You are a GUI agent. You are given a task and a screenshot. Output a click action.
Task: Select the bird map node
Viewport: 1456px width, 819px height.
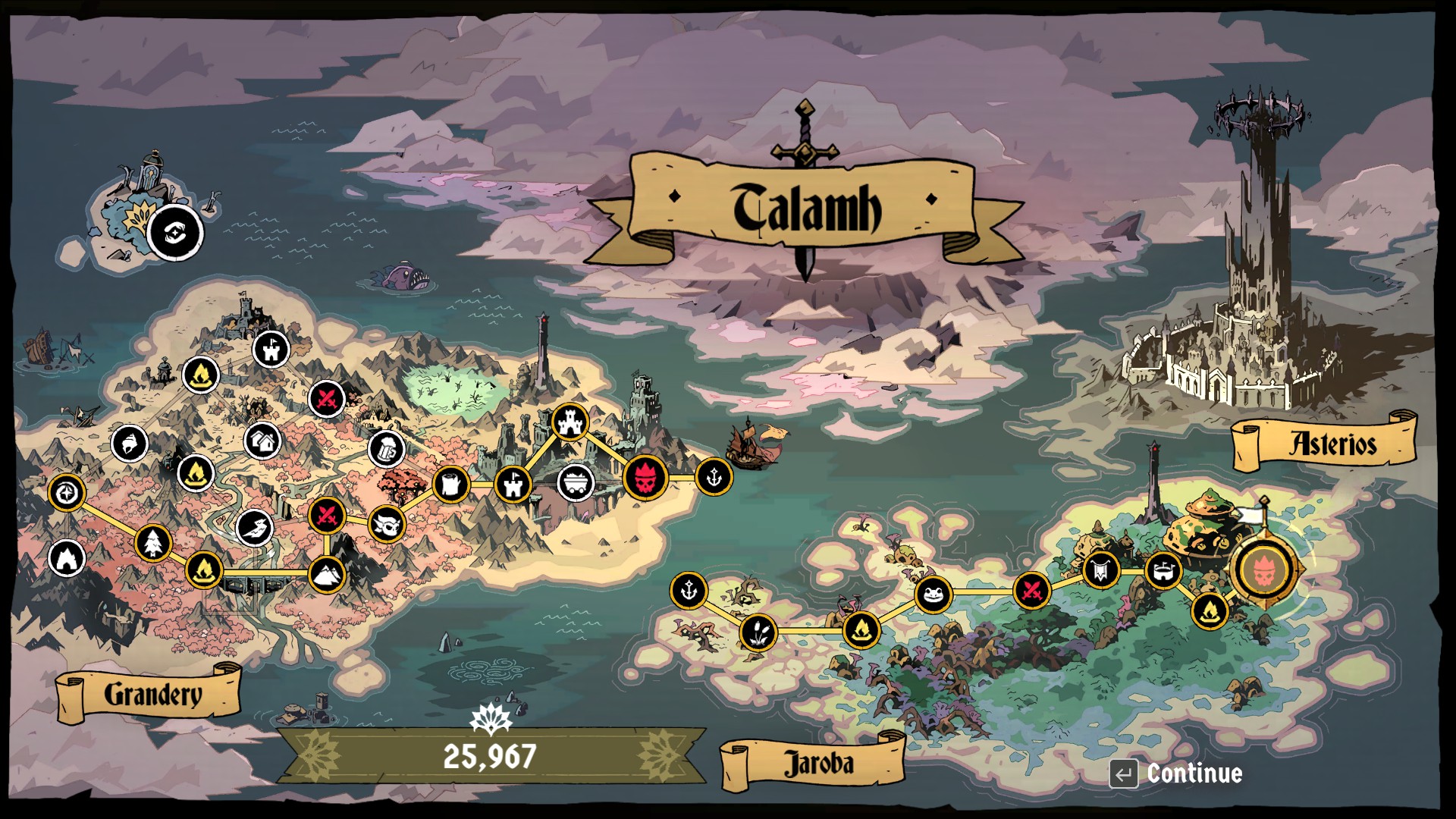click(254, 527)
